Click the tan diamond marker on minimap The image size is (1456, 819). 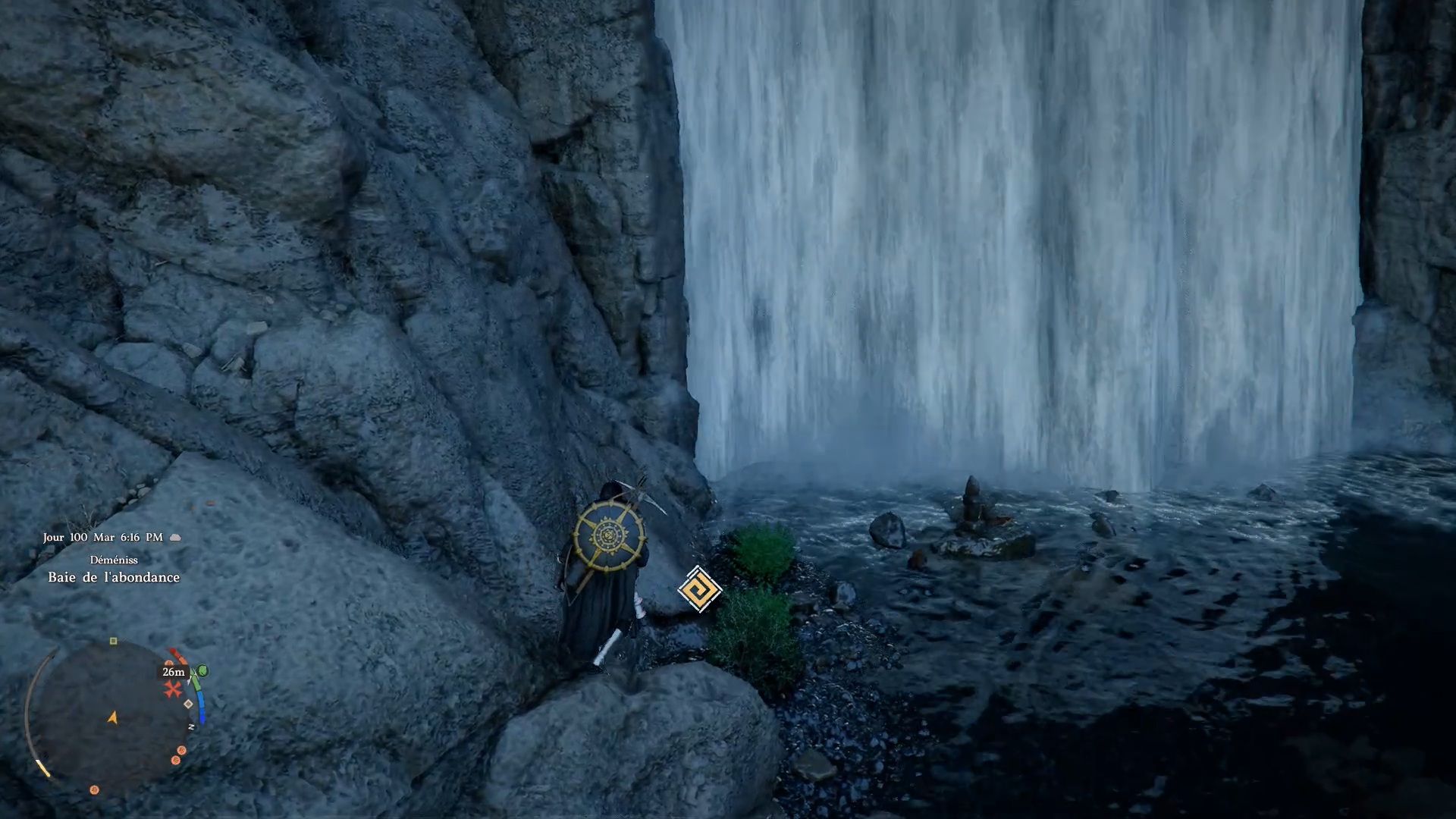tap(189, 704)
